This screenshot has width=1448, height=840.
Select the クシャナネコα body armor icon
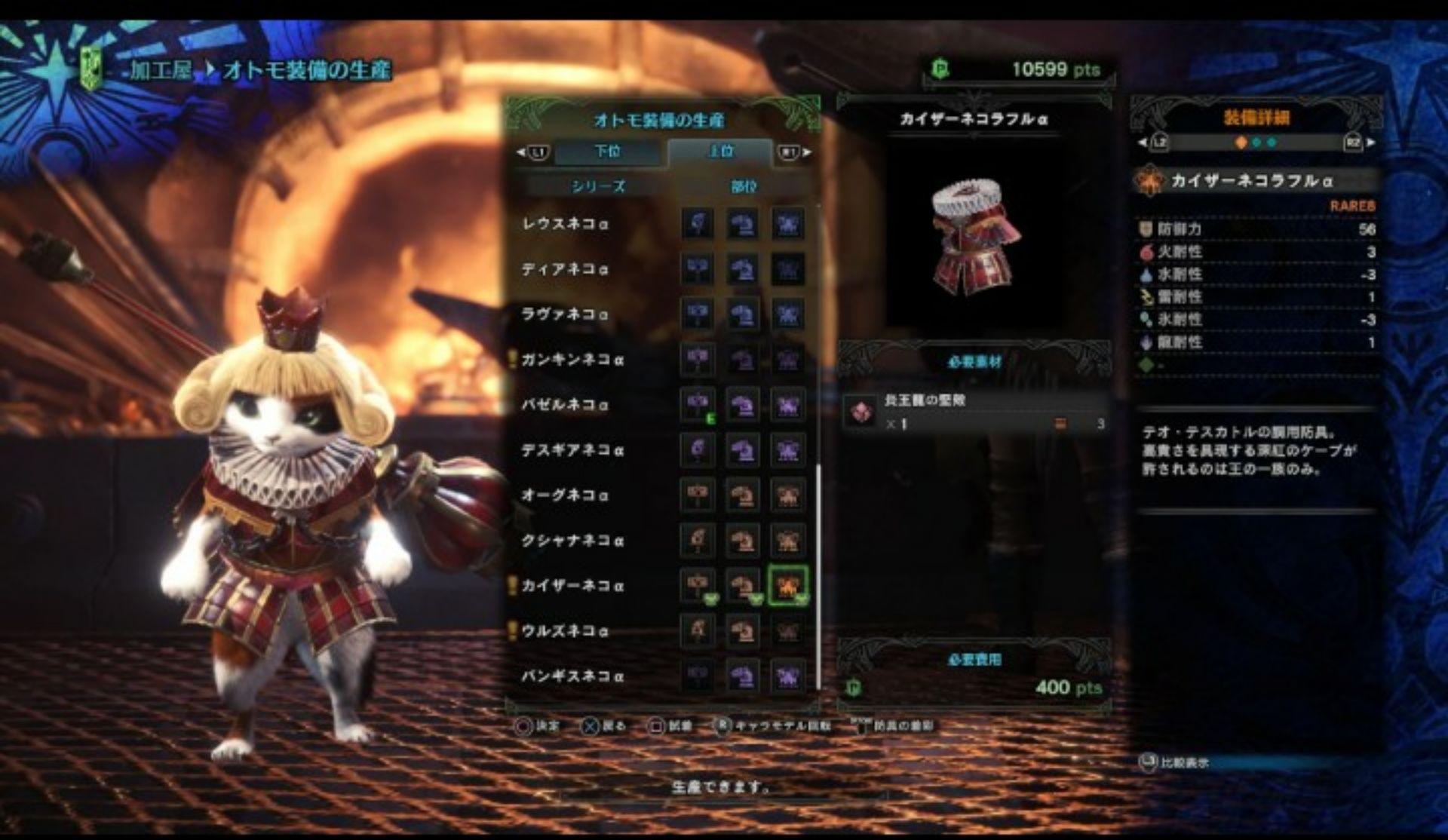787,541
